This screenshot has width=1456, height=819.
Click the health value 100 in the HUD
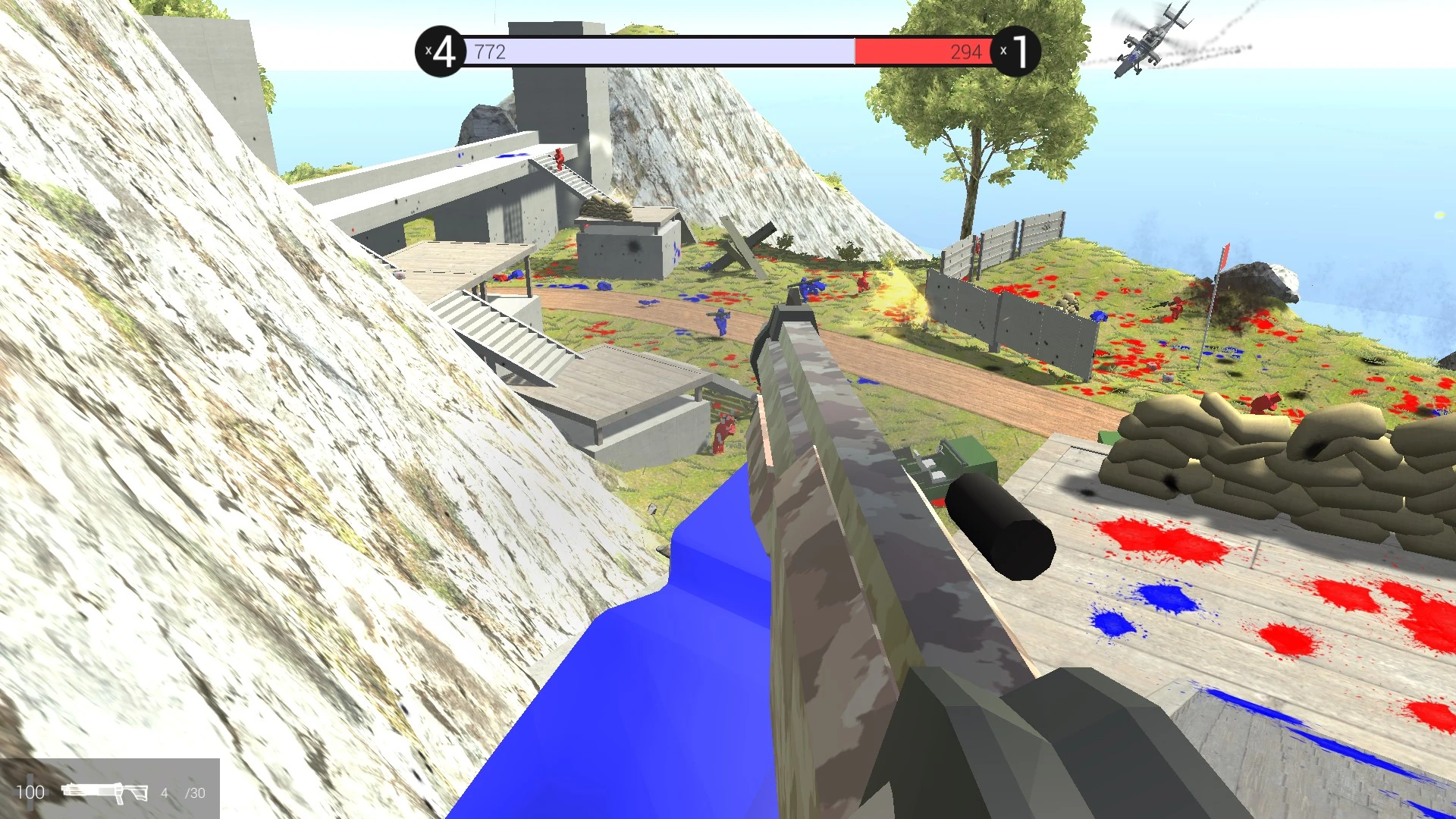tap(30, 792)
